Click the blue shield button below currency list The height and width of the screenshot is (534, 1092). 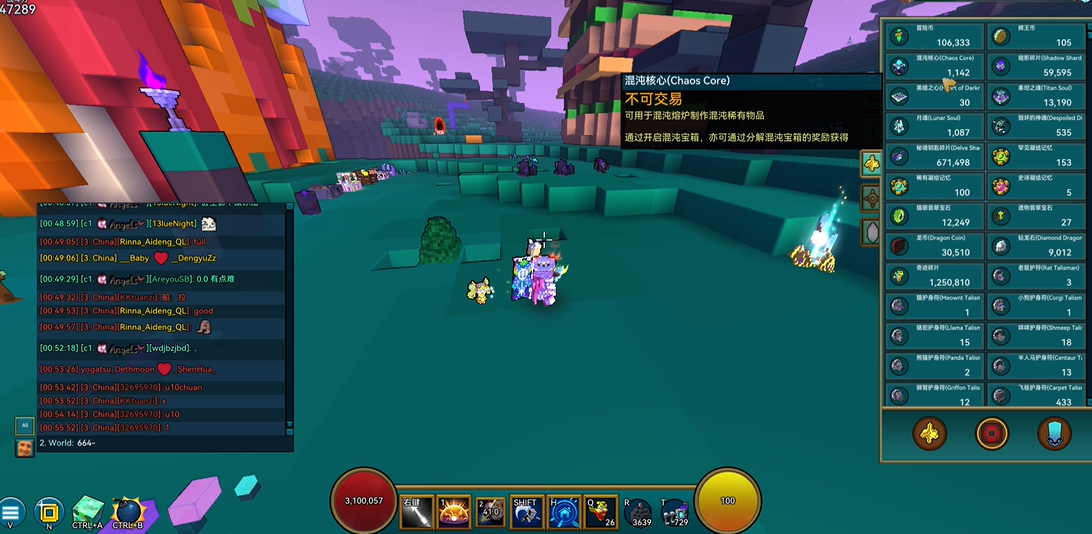(x=1053, y=433)
